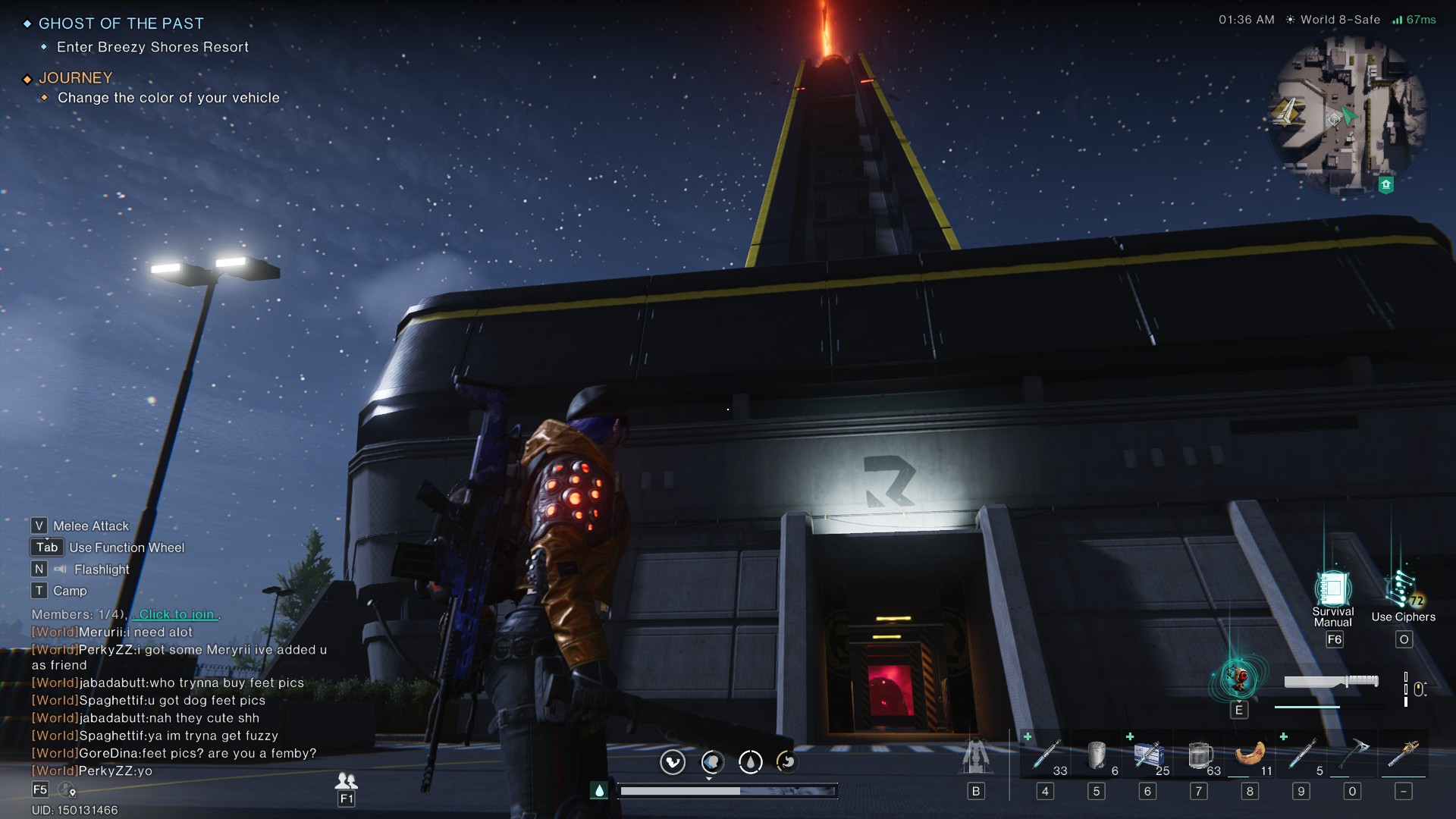Select the canned food slot with 6
The image size is (1456, 819).
point(1097,755)
